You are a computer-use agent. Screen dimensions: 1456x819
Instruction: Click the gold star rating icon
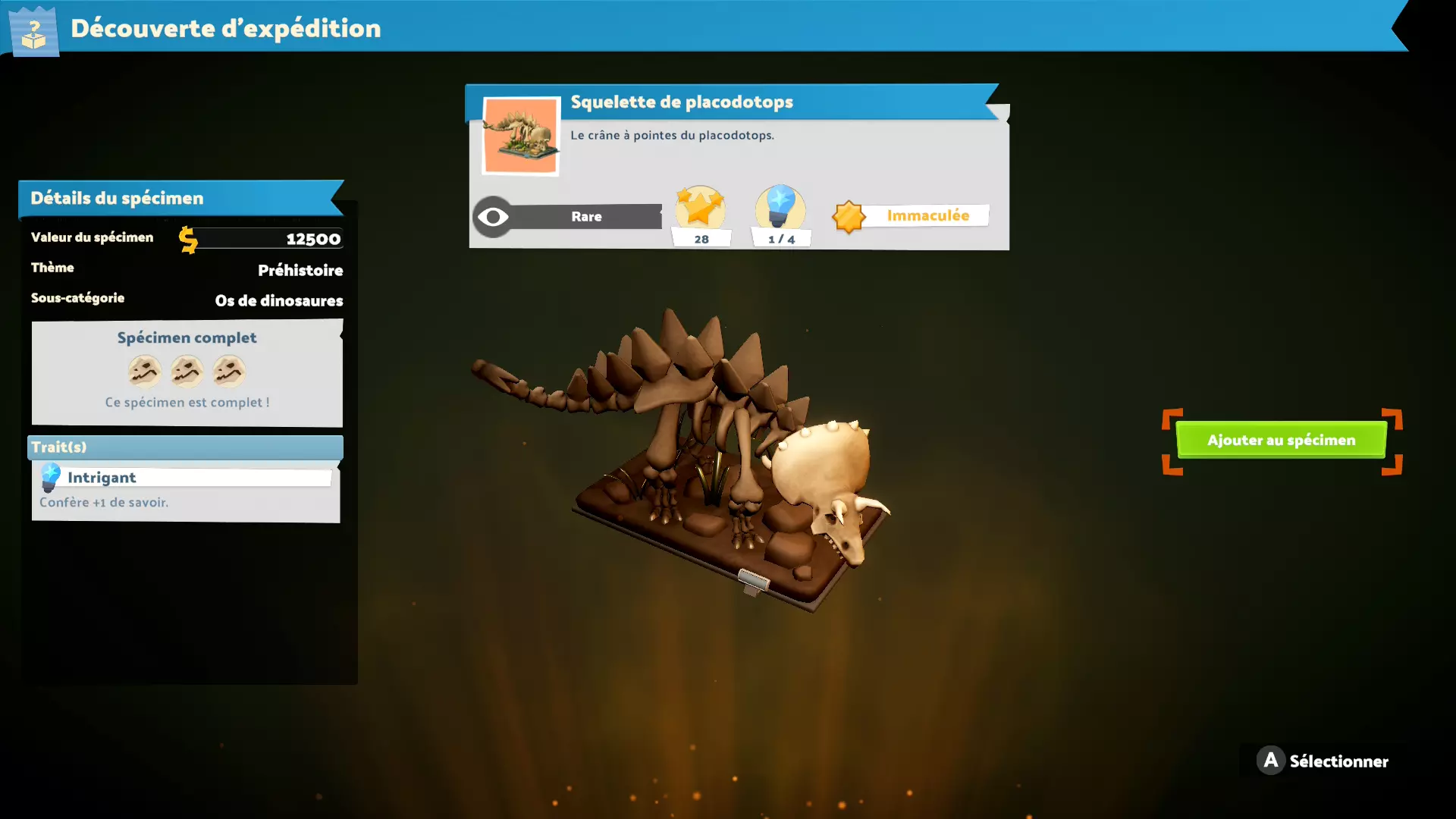click(x=700, y=207)
